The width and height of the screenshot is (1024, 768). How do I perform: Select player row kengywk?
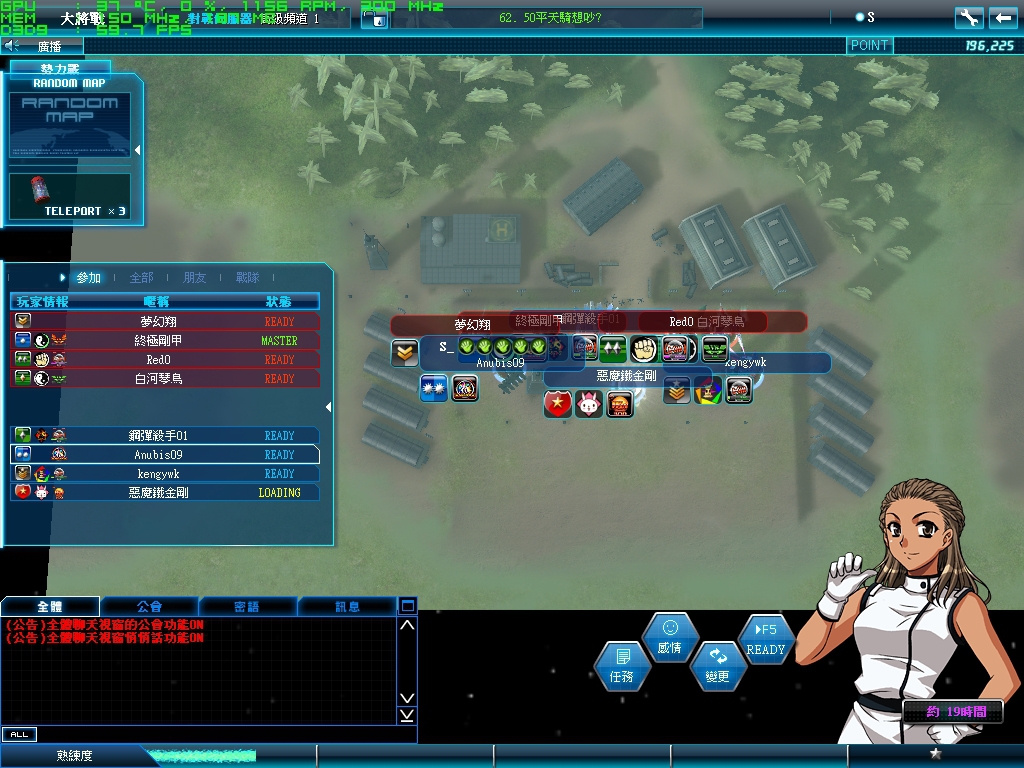pos(165,473)
